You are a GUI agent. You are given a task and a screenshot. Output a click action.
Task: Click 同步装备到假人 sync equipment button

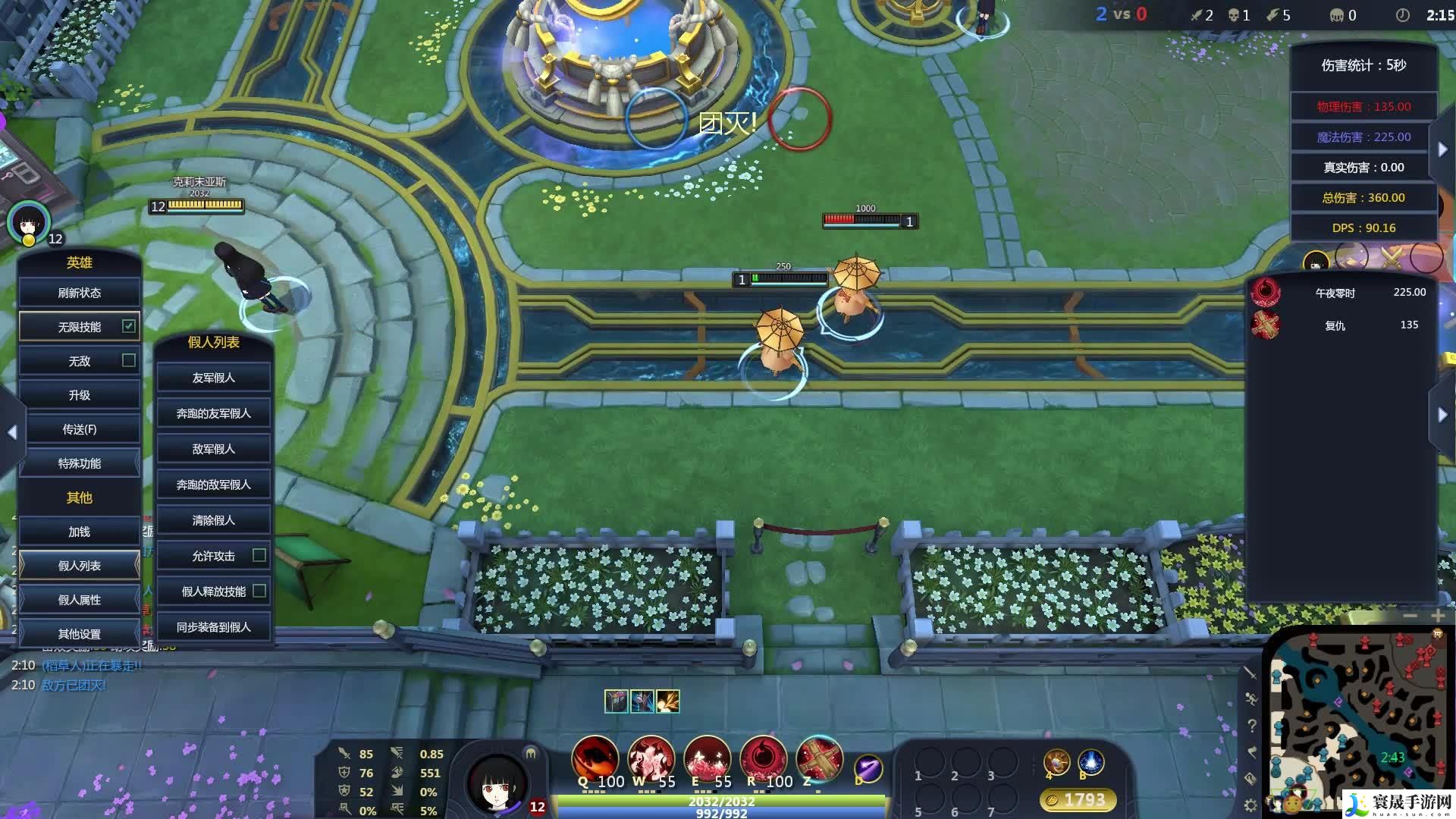[x=213, y=627]
